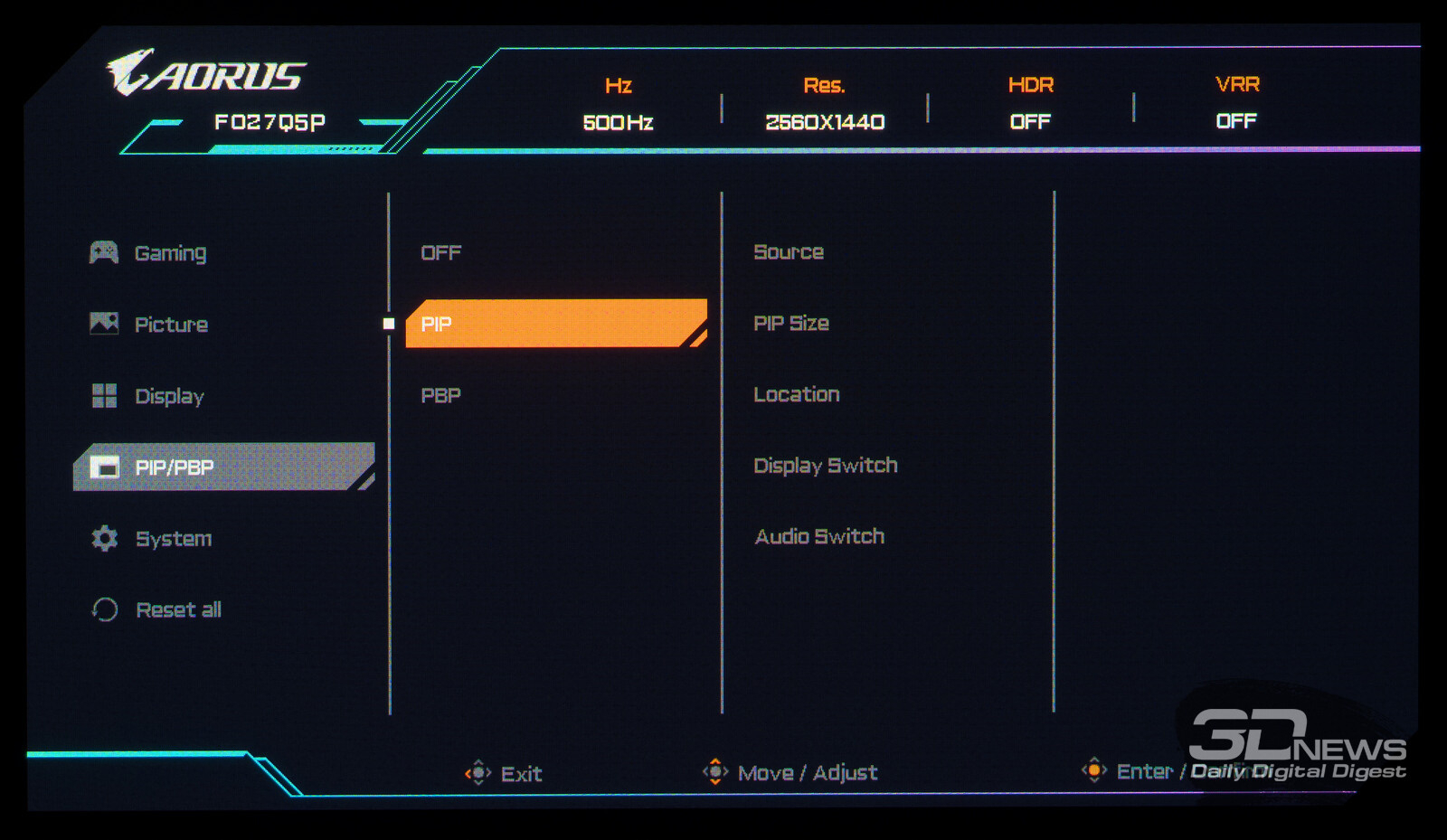This screenshot has height=840, width=1447.
Task: Click the Reset all option
Action: click(x=178, y=610)
